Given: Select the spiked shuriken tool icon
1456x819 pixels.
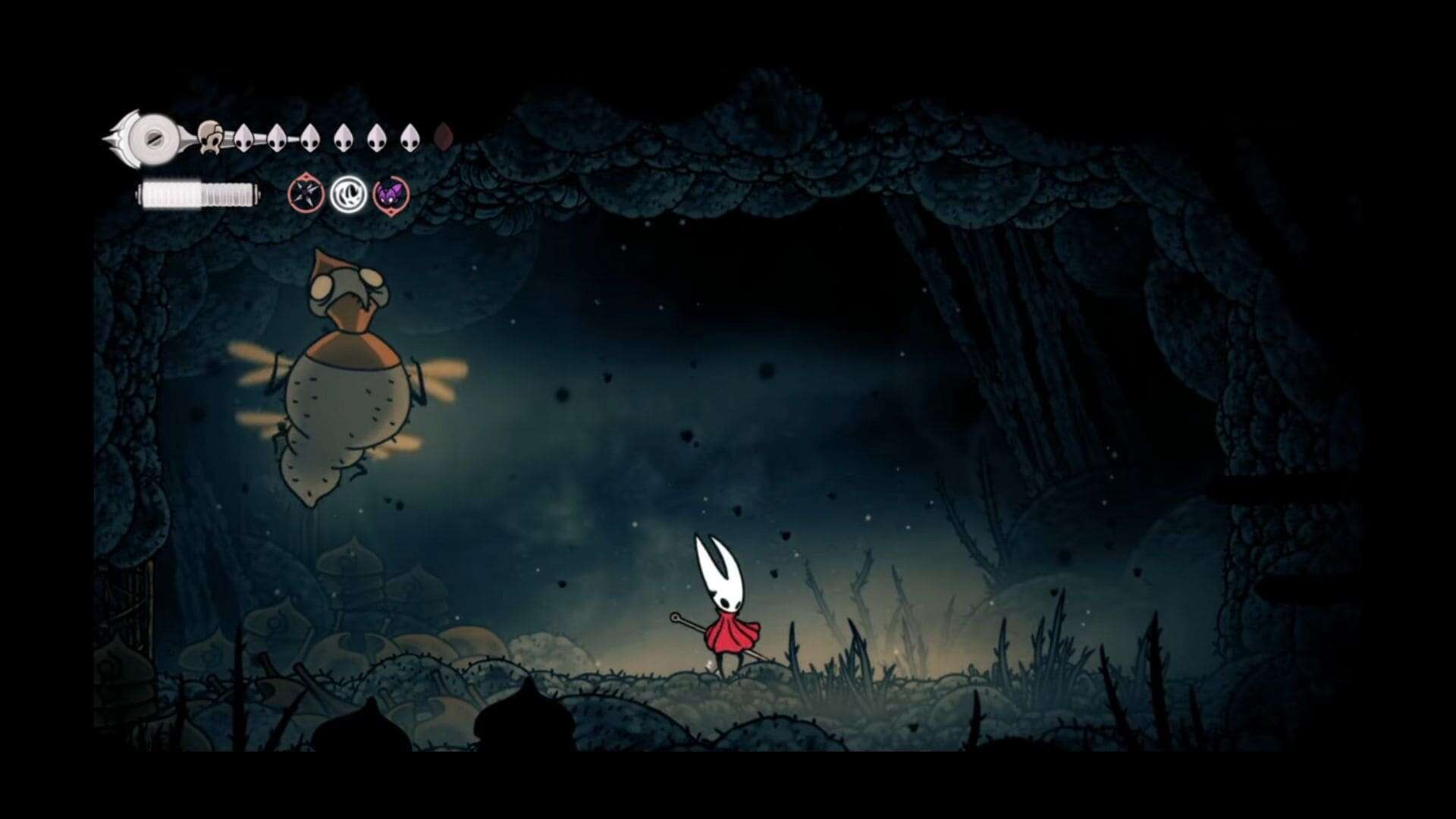Looking at the screenshot, I should (306, 195).
